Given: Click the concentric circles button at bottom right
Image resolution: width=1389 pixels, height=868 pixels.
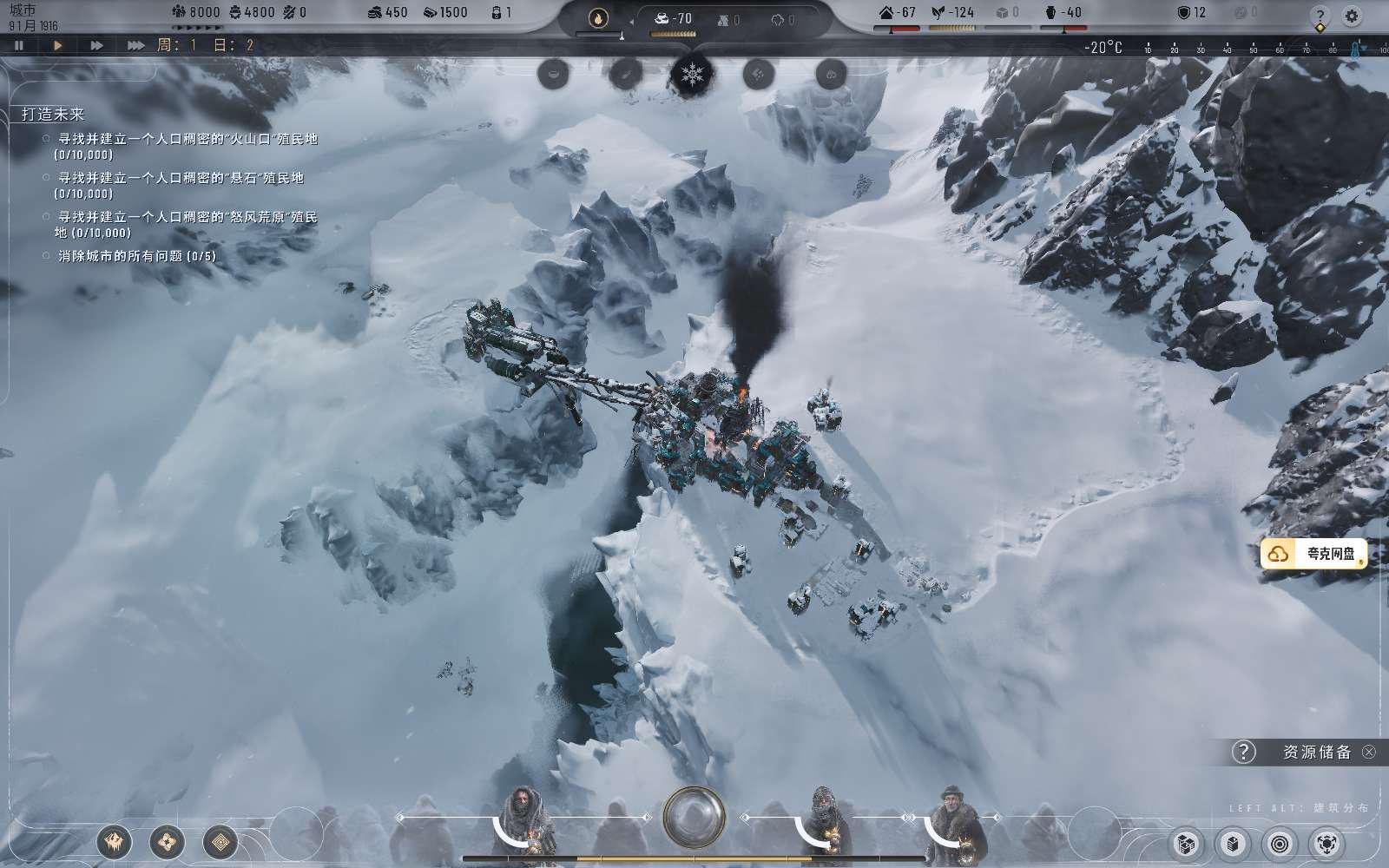Looking at the screenshot, I should click(x=1280, y=842).
